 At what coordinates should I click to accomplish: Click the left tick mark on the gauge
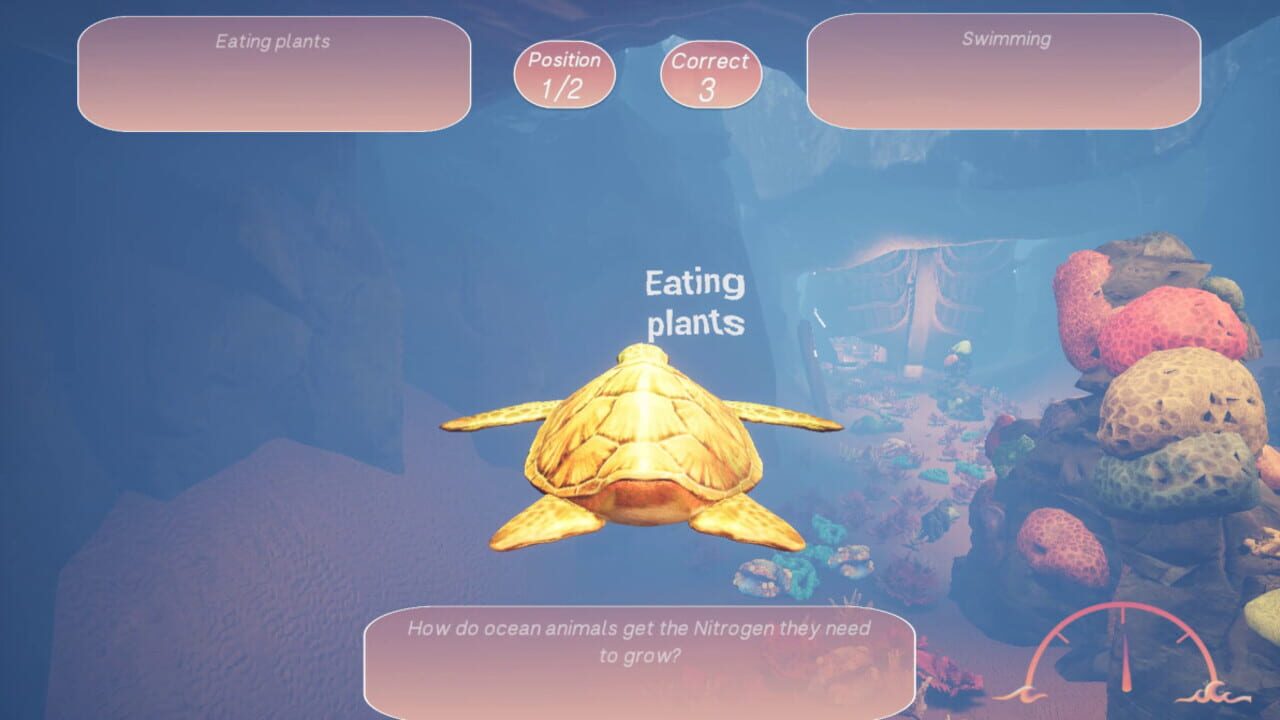(x=1062, y=637)
